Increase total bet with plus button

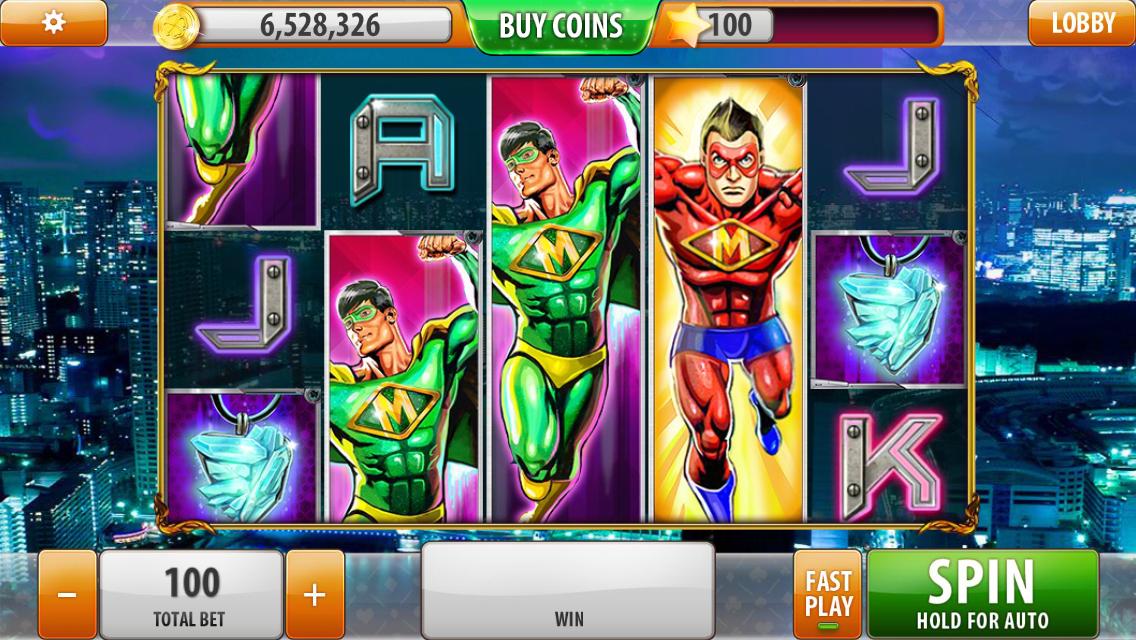click(314, 595)
